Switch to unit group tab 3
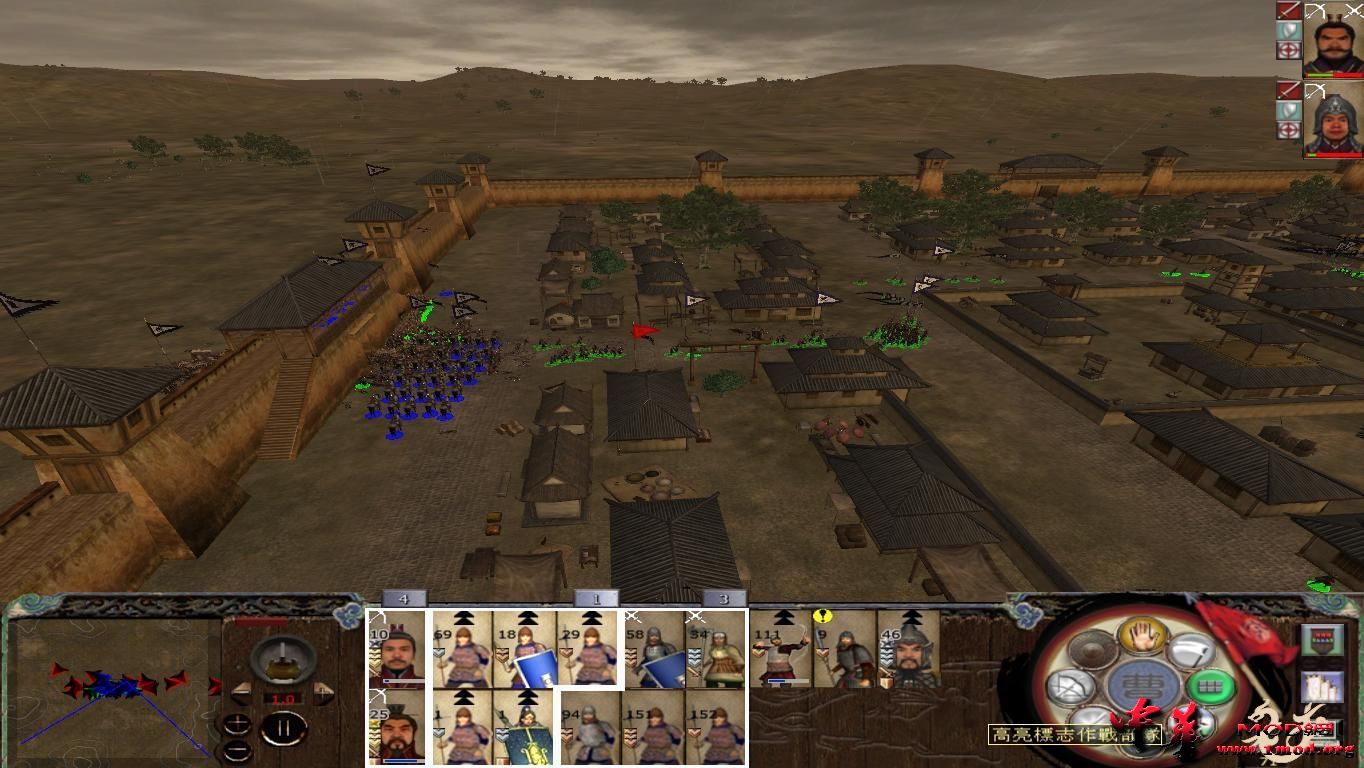 coord(725,598)
